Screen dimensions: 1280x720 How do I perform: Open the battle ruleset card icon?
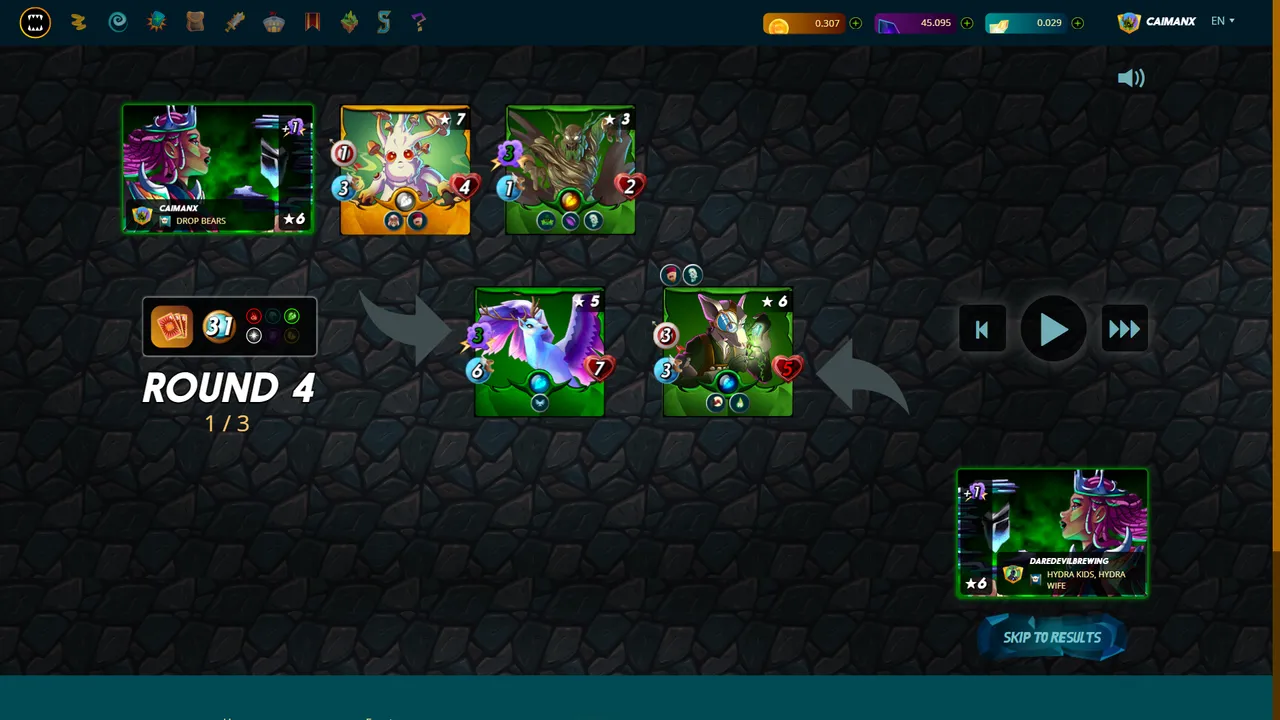tap(172, 326)
